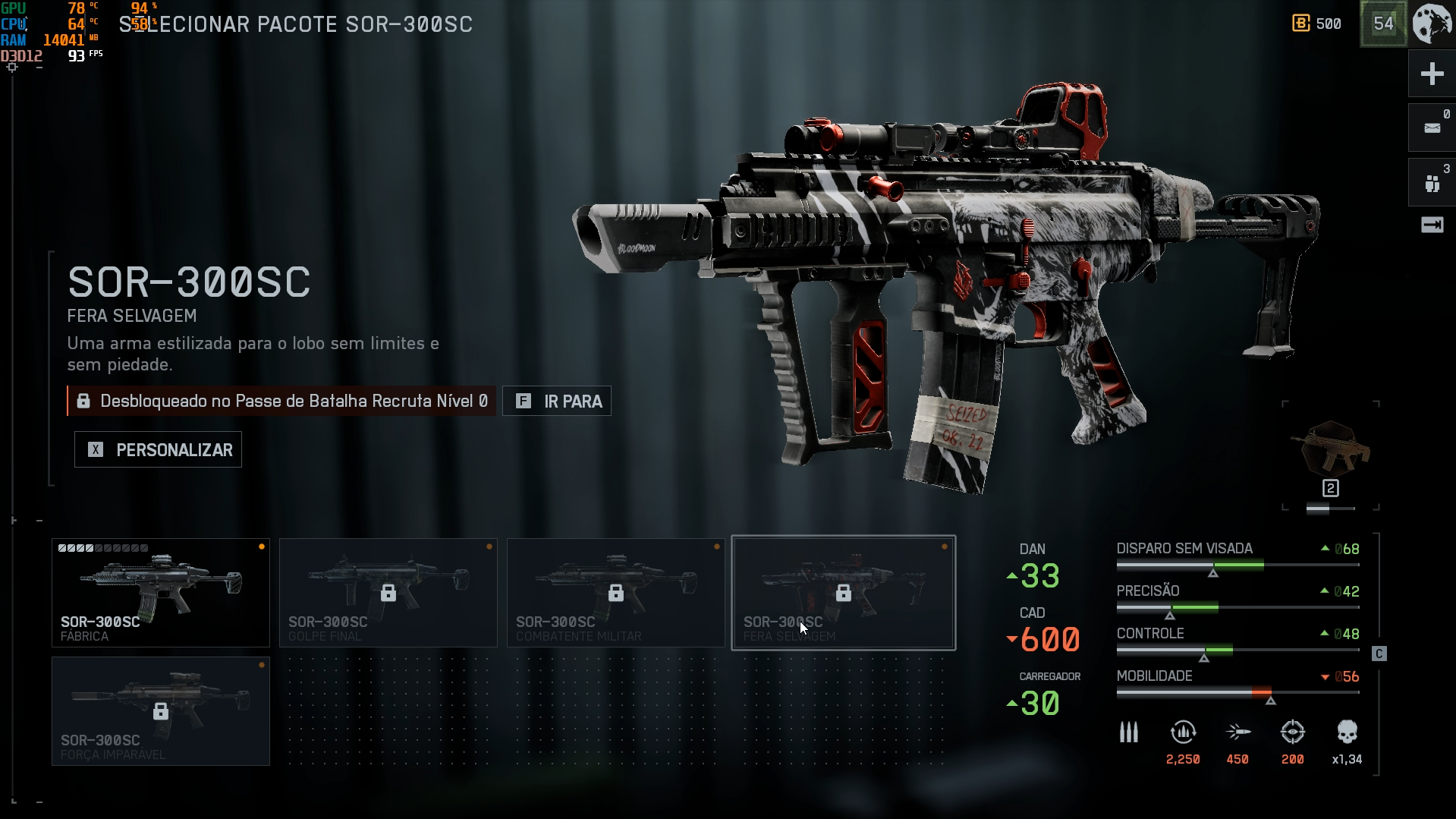Image resolution: width=1456 pixels, height=819 pixels.
Task: Click the Ir Para button
Action: [x=557, y=401]
